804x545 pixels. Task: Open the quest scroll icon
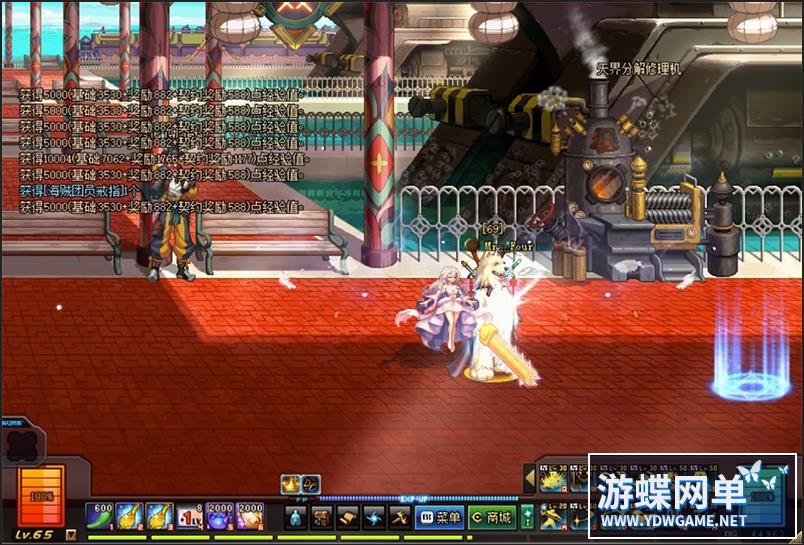tap(348, 517)
